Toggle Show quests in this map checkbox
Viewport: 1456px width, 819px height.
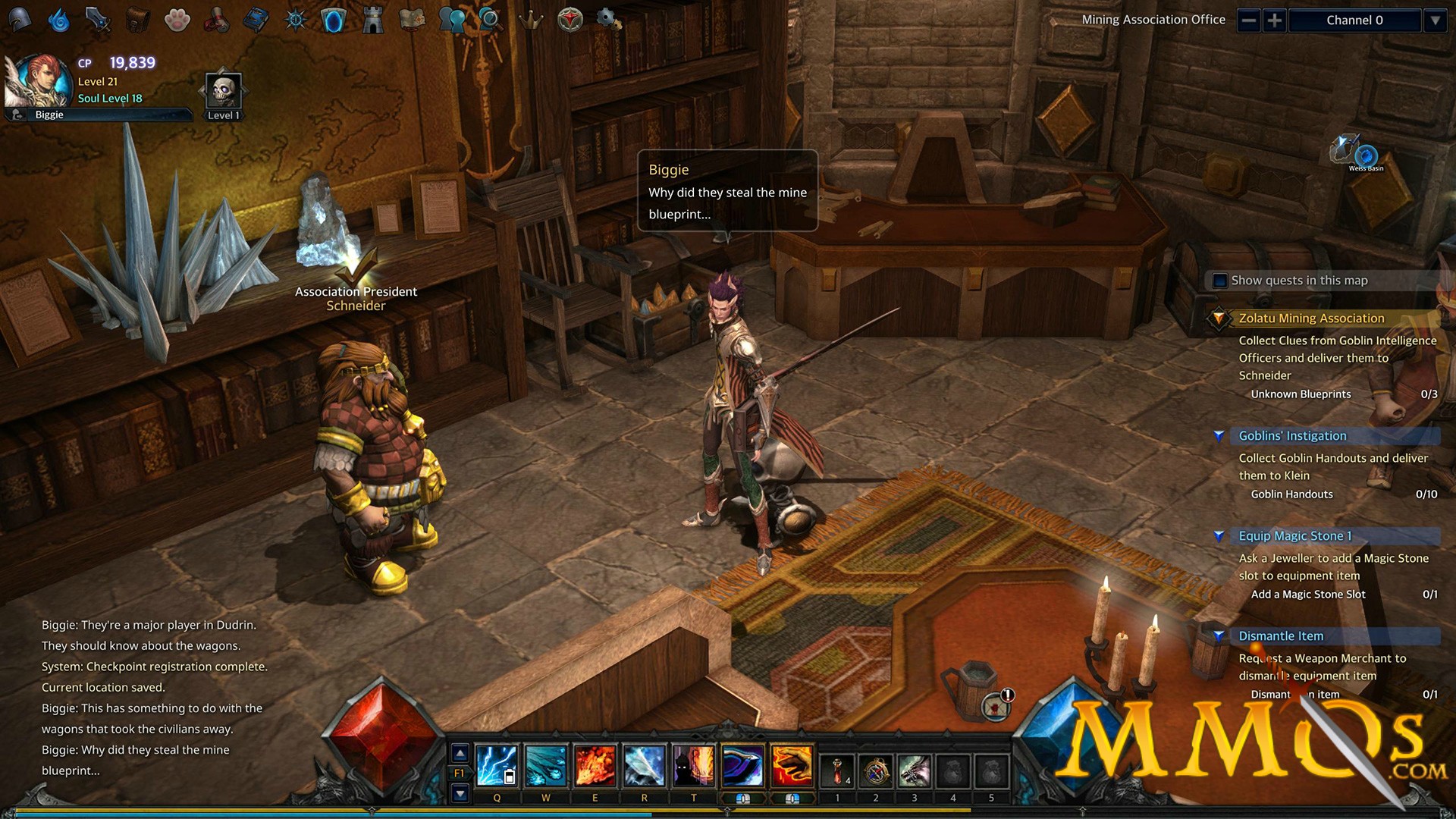(1220, 281)
